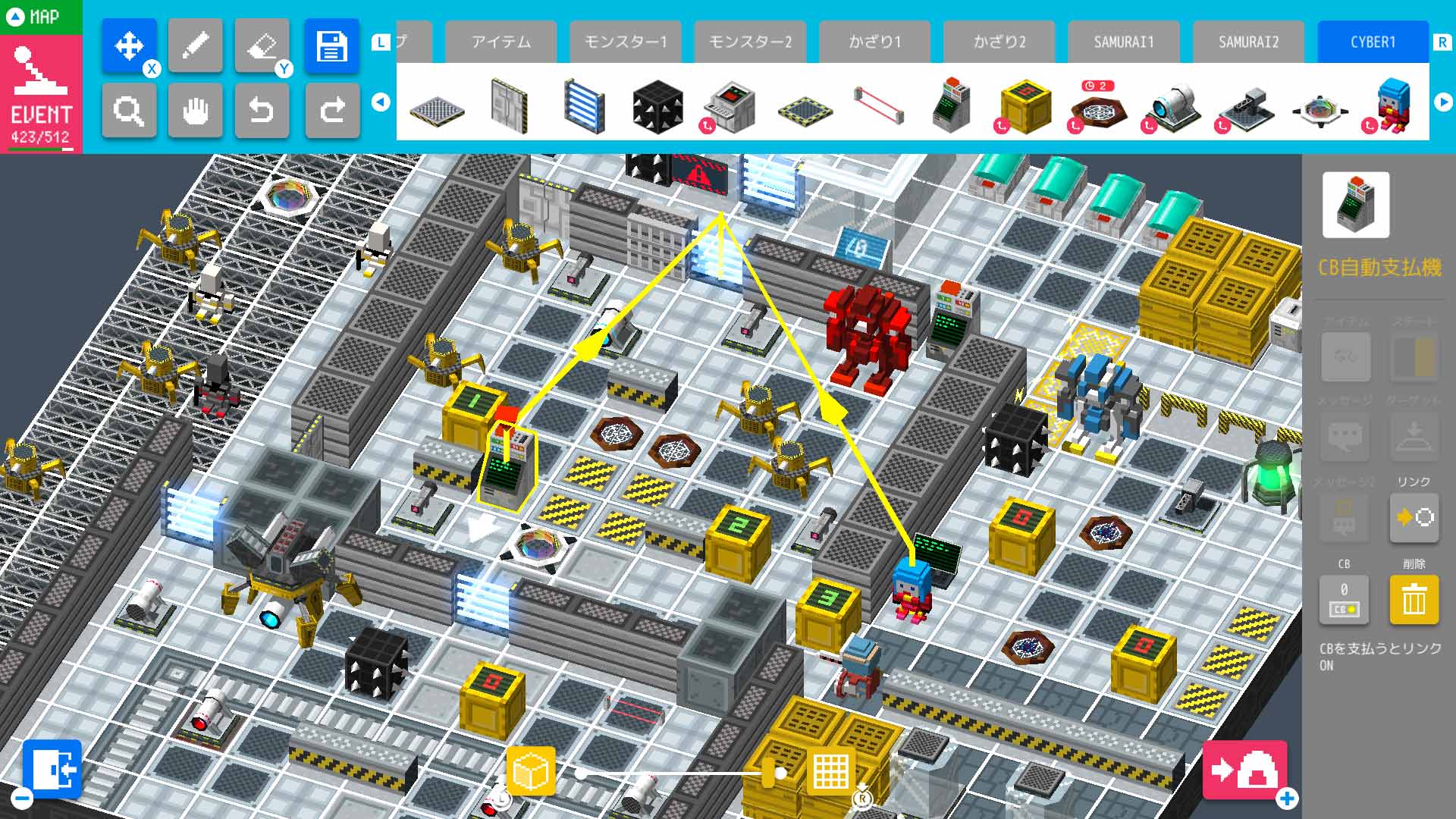Image resolution: width=1456 pixels, height=819 pixels.
Task: Toggle the リンク link mode
Action: click(1412, 518)
